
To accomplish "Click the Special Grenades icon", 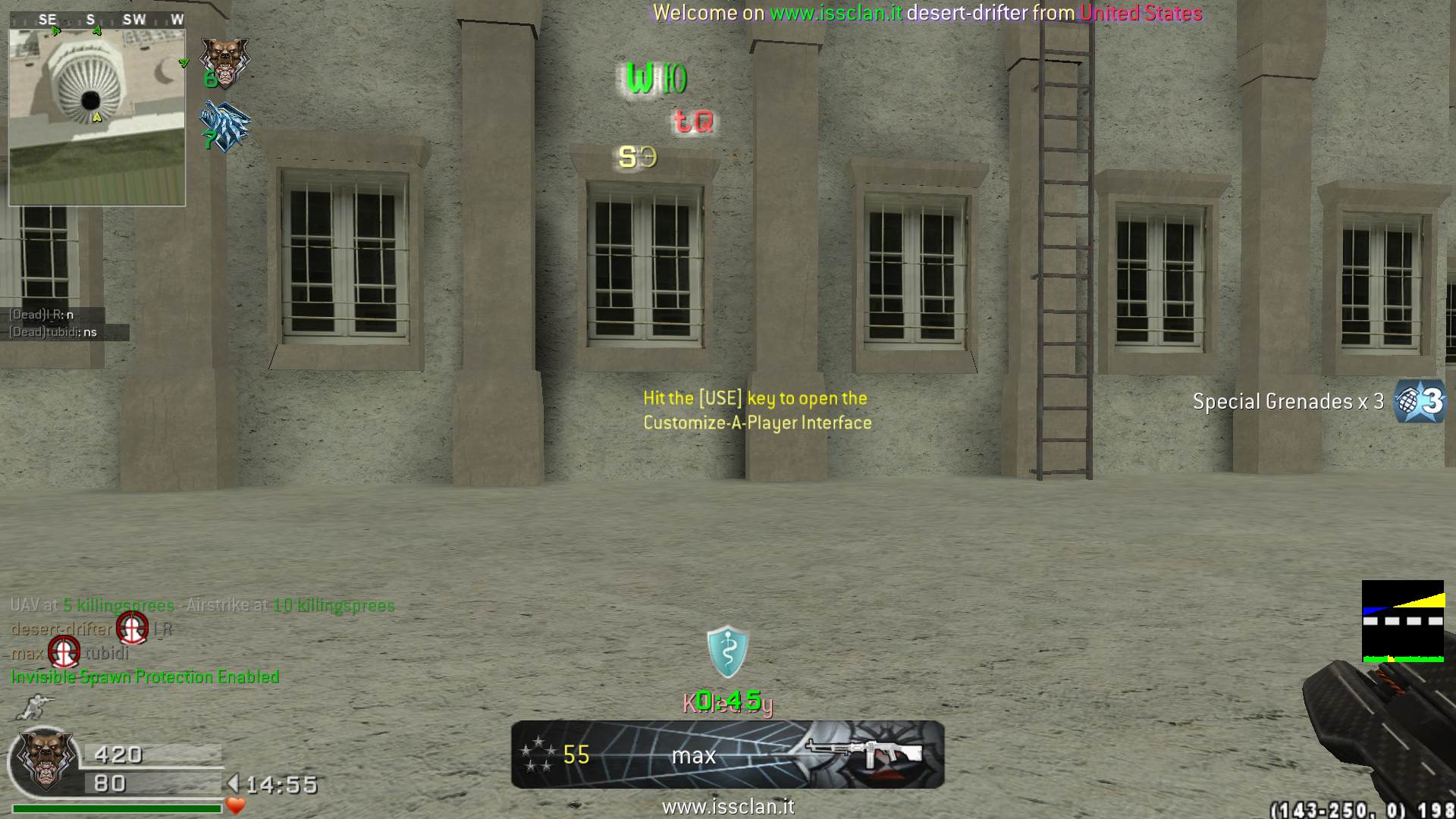I will [1421, 400].
